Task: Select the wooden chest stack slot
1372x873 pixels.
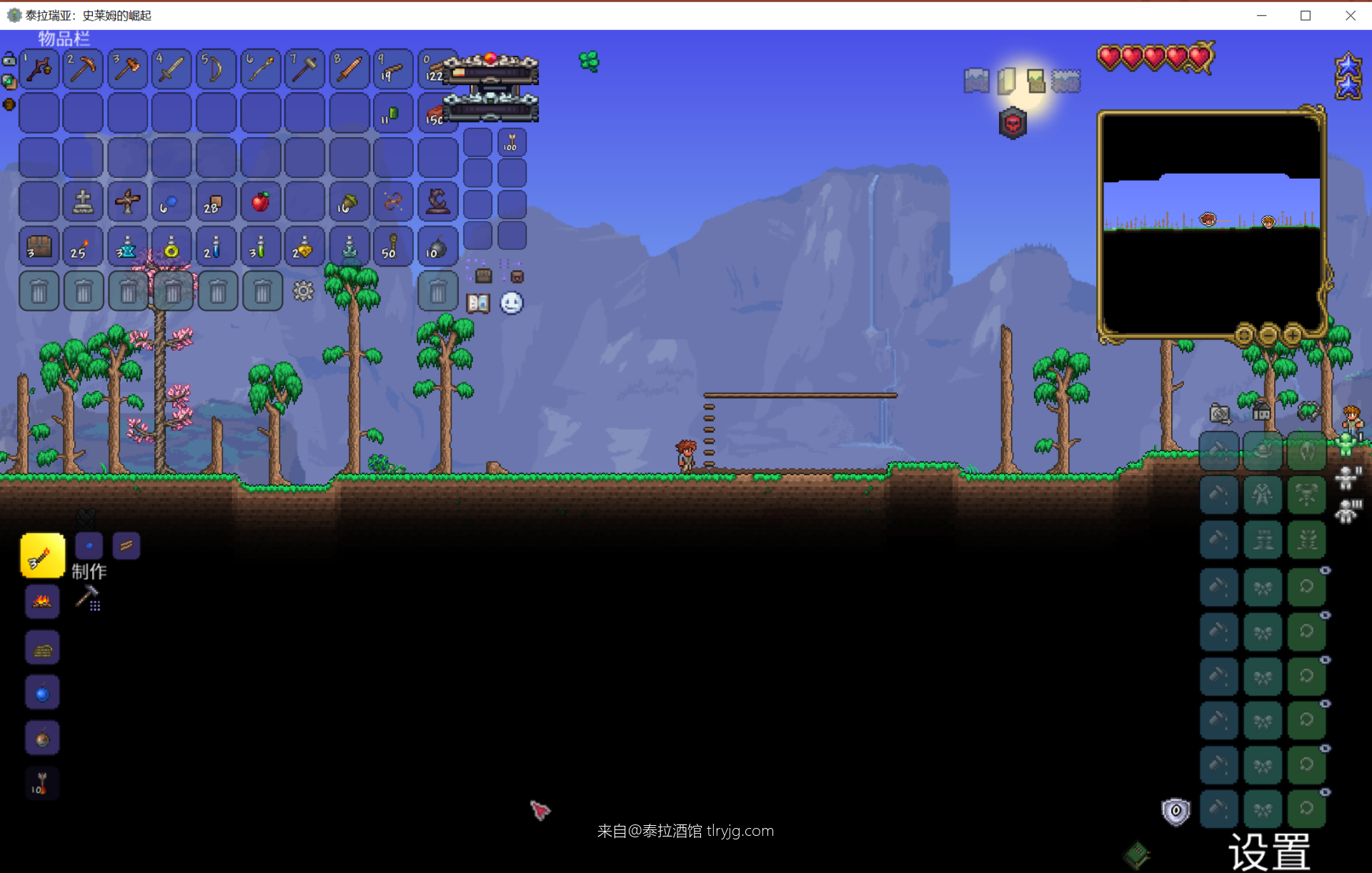Action: [39, 247]
